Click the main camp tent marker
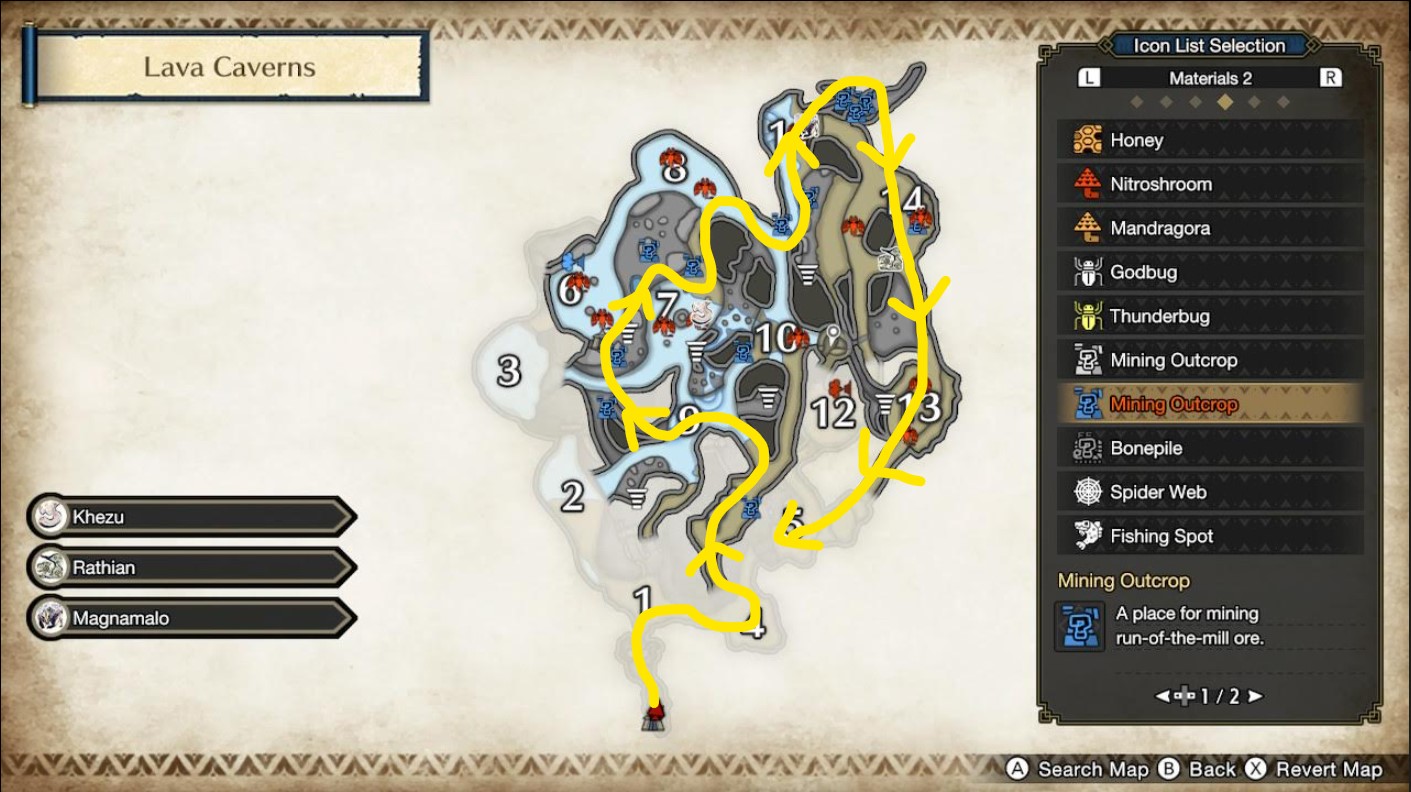Screen dimensions: 1411x792 [655, 716]
